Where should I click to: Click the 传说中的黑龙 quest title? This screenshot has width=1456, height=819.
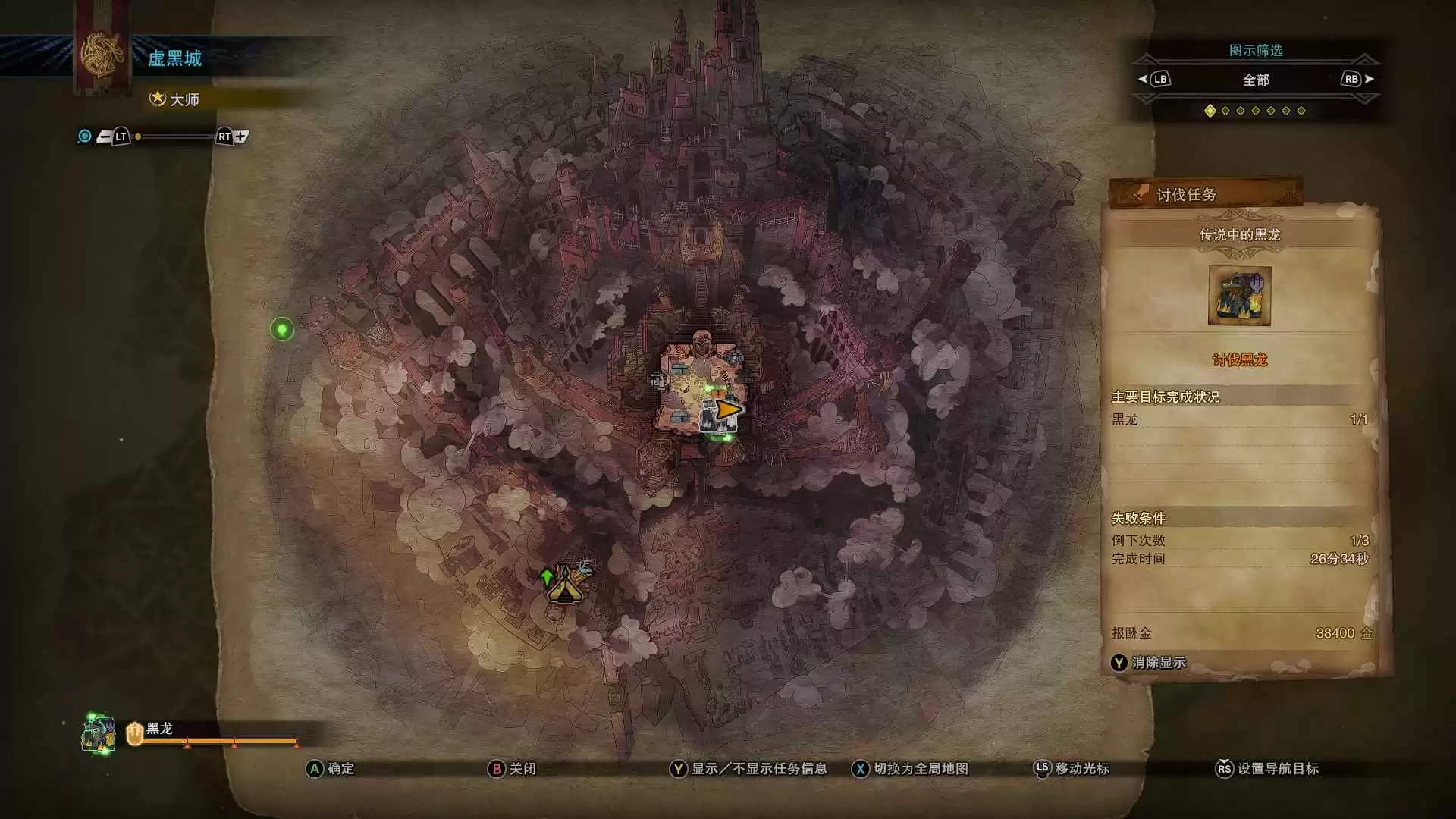point(1239,235)
